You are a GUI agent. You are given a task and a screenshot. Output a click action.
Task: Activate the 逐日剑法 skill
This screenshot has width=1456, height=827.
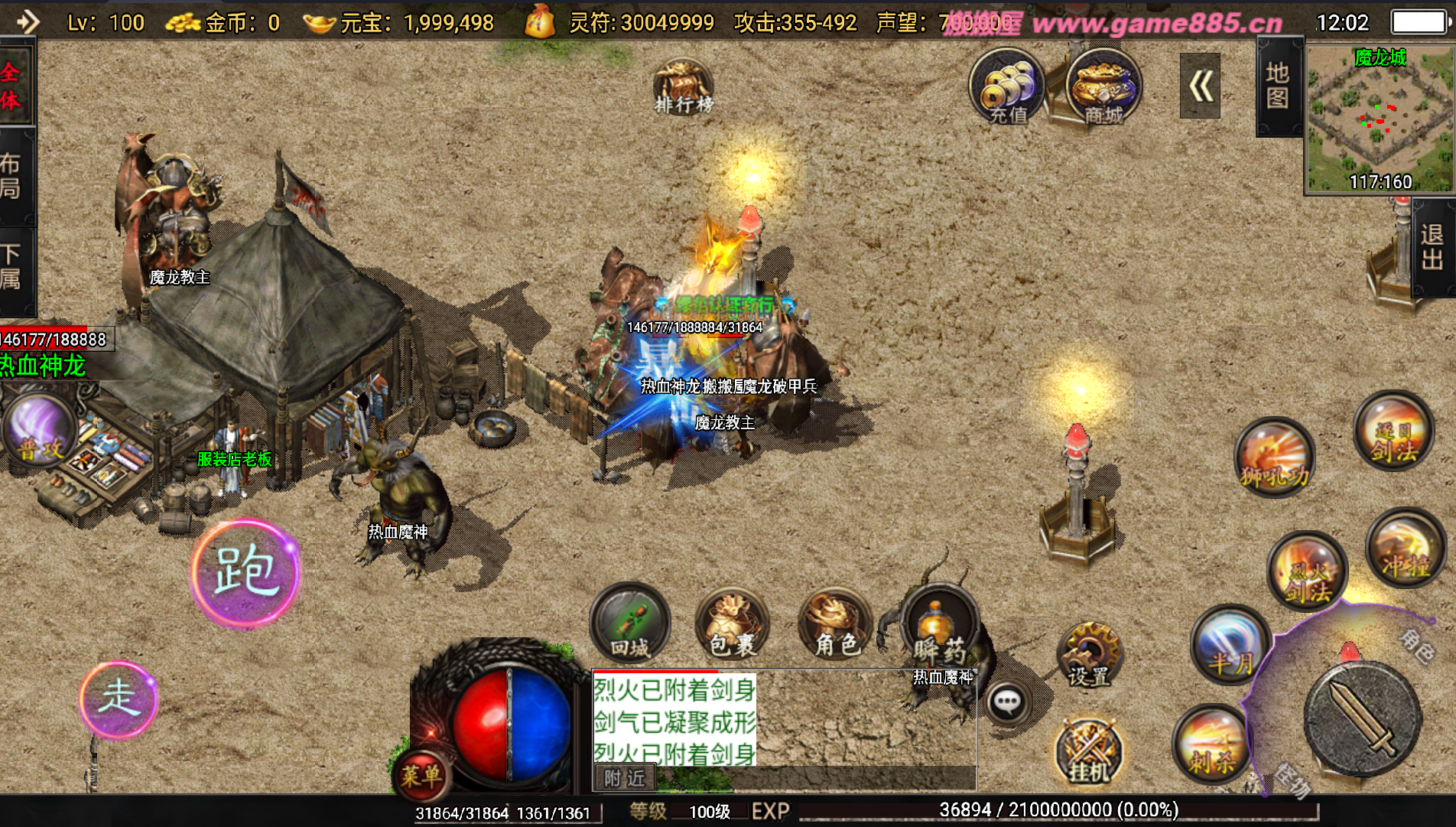(x=1393, y=431)
